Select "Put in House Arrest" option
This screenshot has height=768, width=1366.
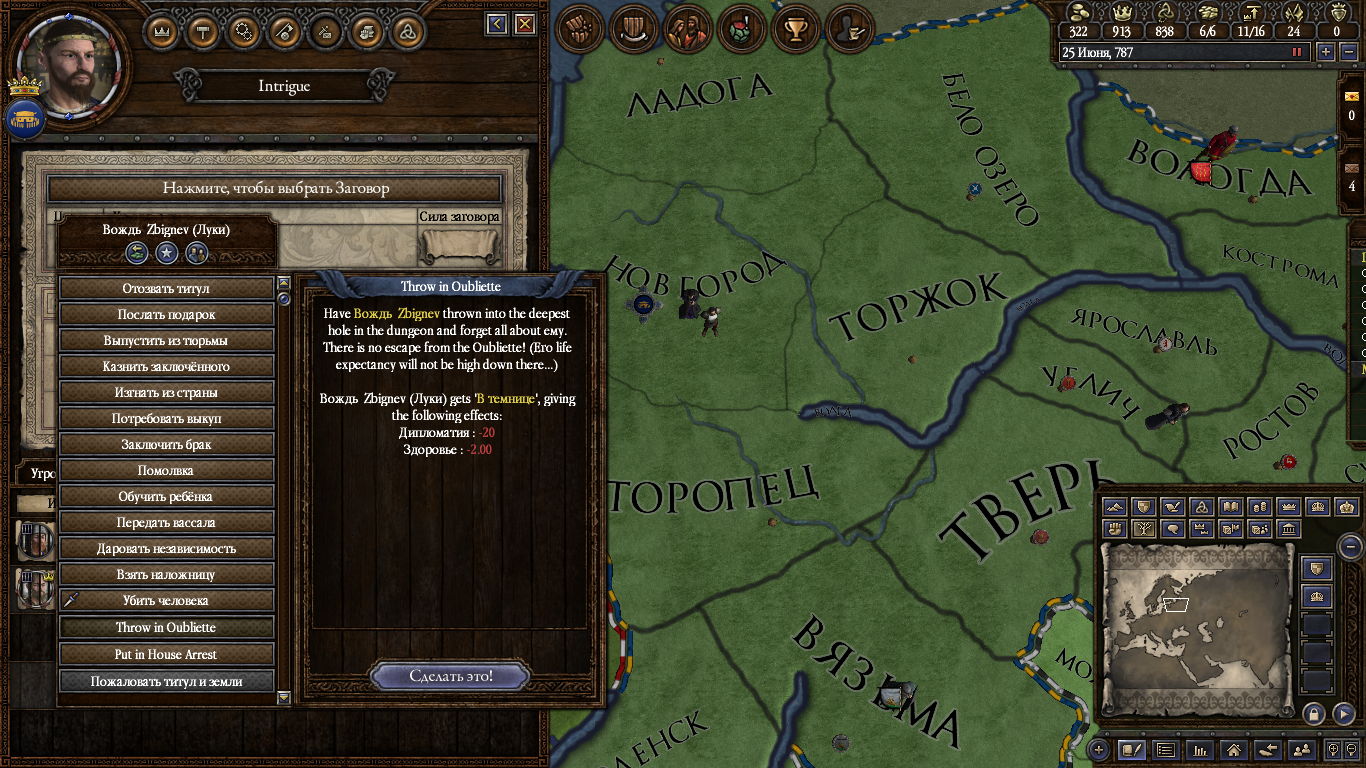tap(166, 654)
